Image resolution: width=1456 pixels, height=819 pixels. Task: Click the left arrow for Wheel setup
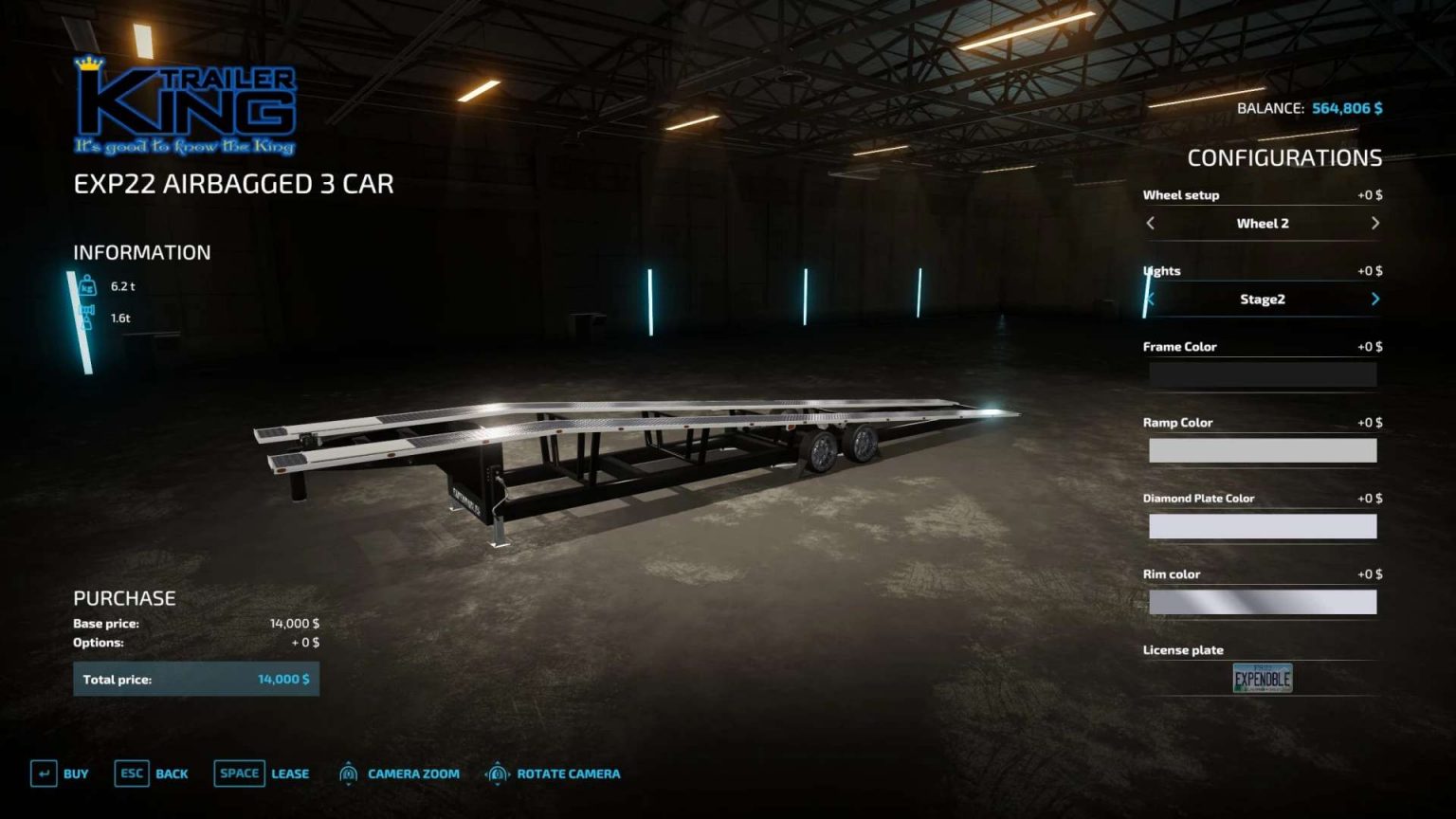1150,224
